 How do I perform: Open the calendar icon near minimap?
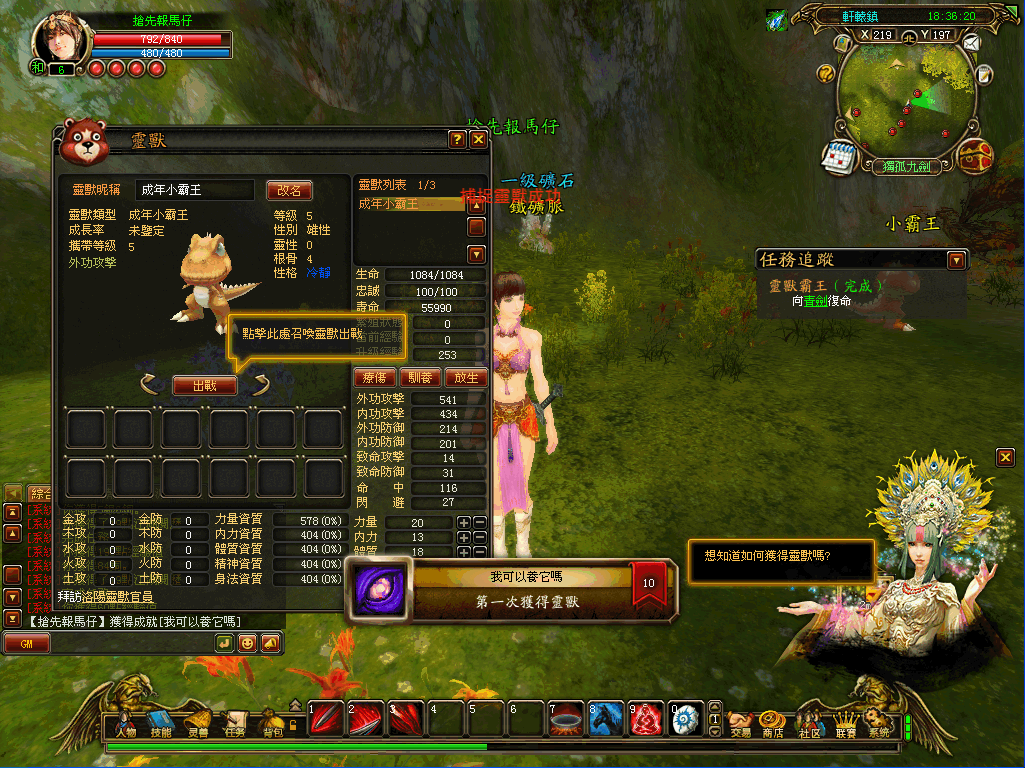[x=837, y=156]
